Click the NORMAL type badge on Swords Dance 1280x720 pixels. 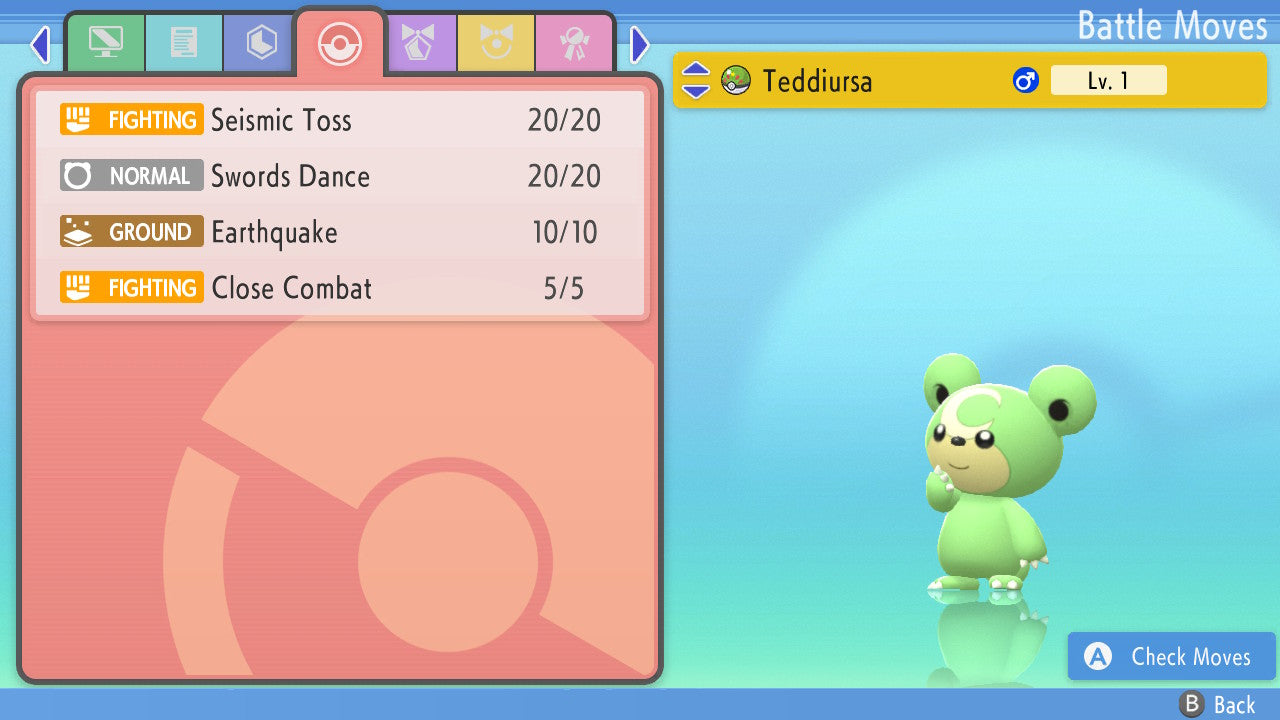click(x=131, y=176)
